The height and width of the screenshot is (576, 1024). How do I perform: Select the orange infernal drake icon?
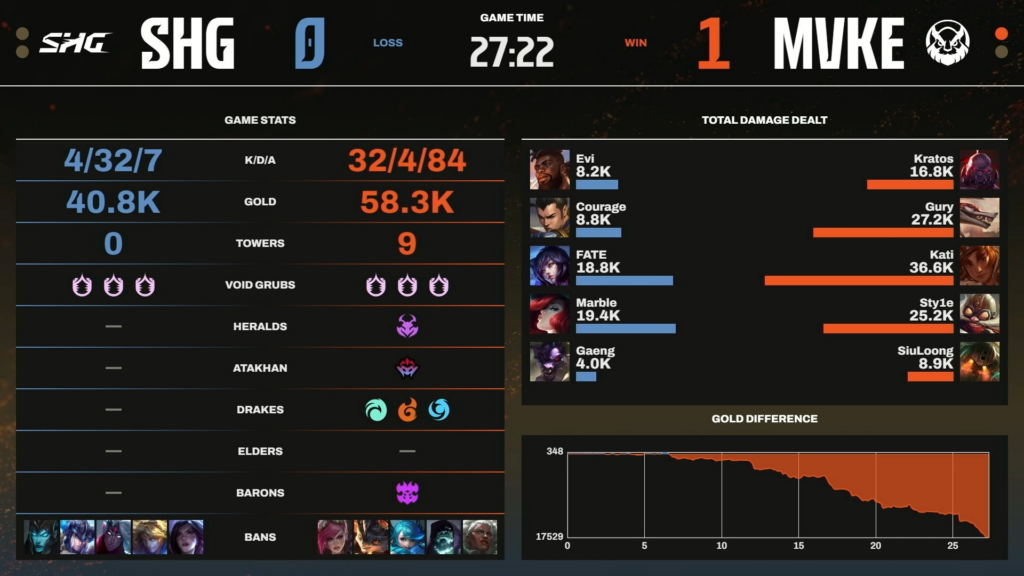tap(408, 409)
